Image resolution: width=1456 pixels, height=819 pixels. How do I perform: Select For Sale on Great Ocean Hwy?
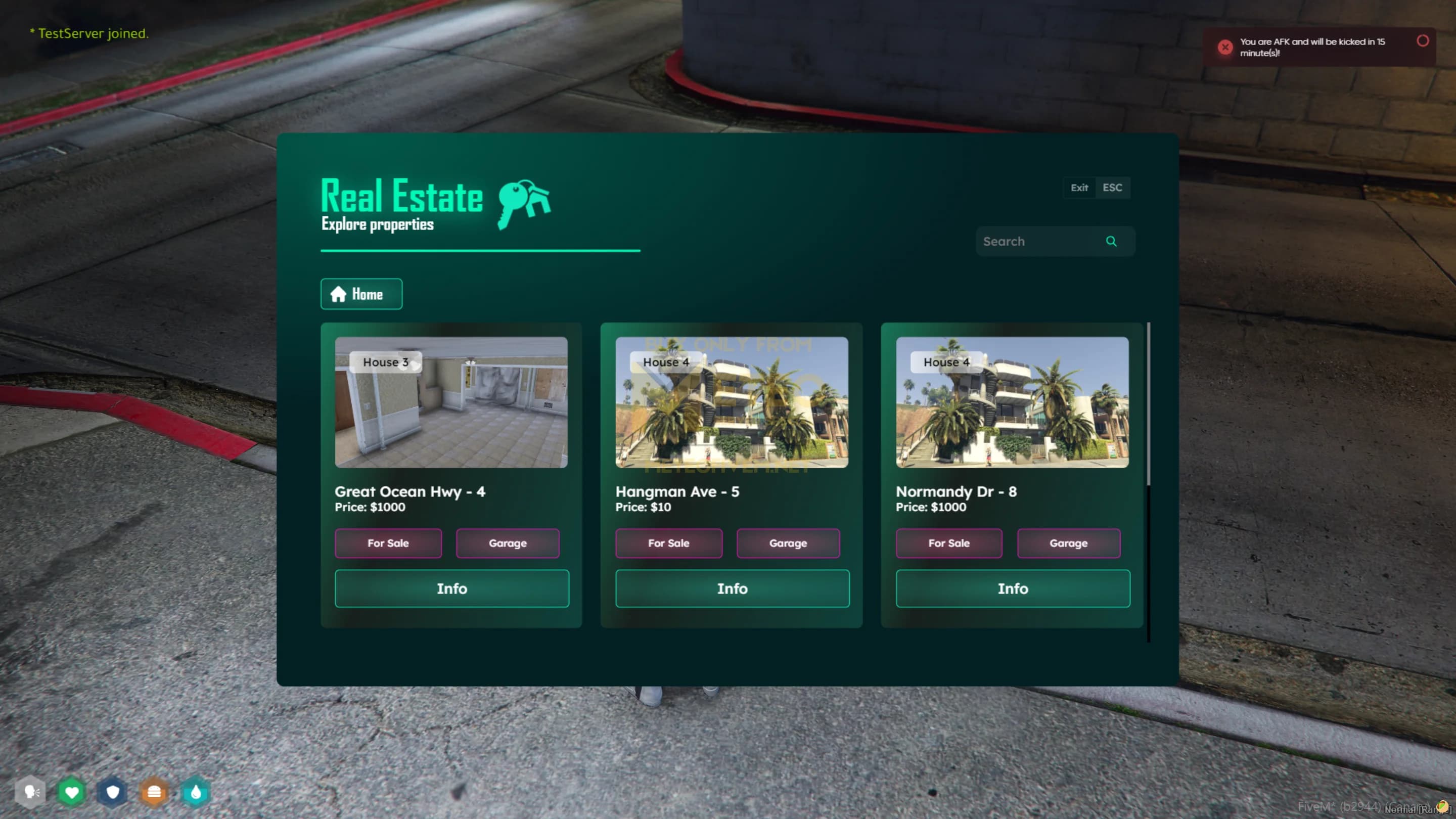pos(388,543)
